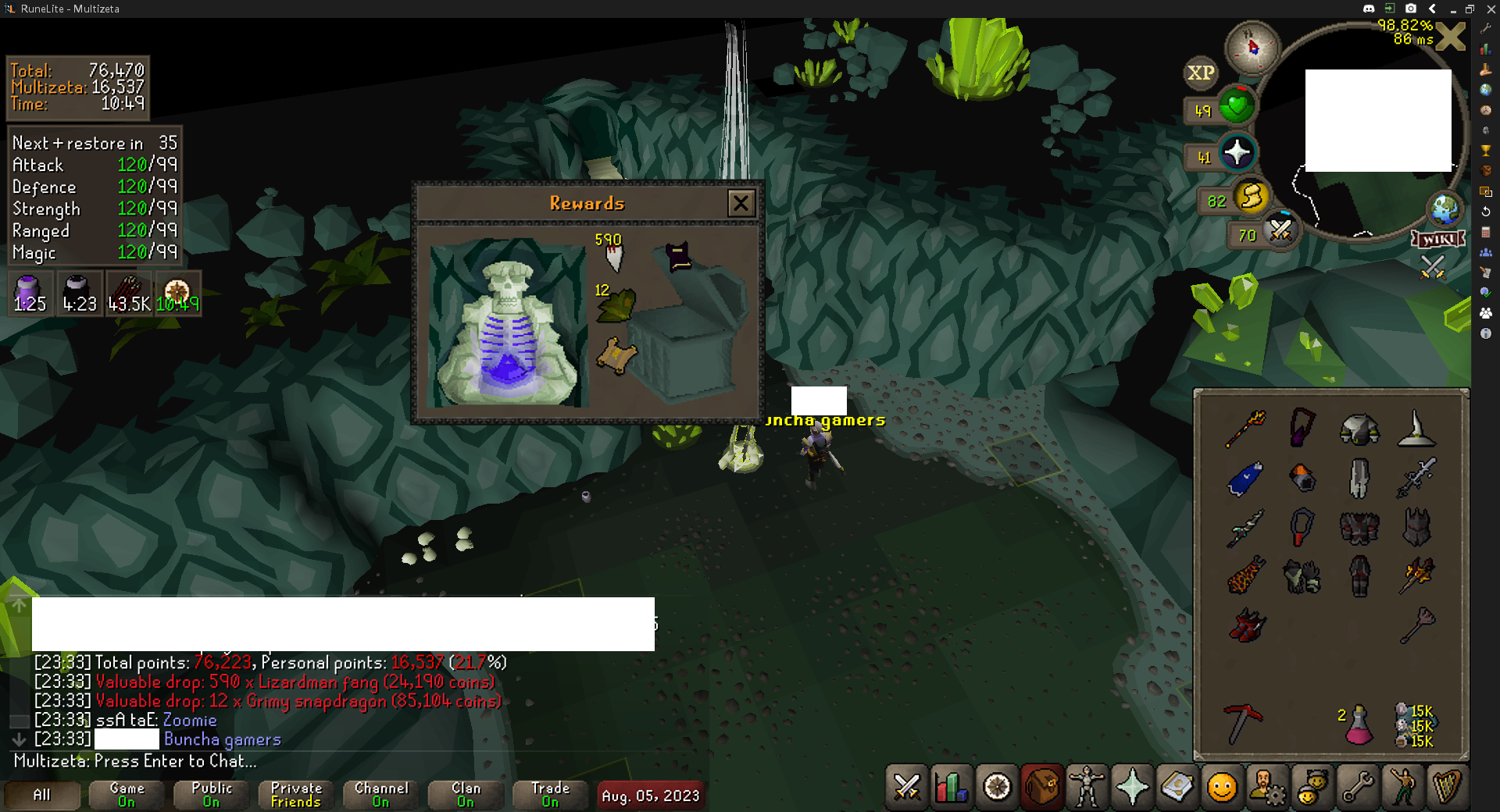Open the Wiki lookup button
Viewport: 1500px width, 812px height.
(x=1437, y=239)
